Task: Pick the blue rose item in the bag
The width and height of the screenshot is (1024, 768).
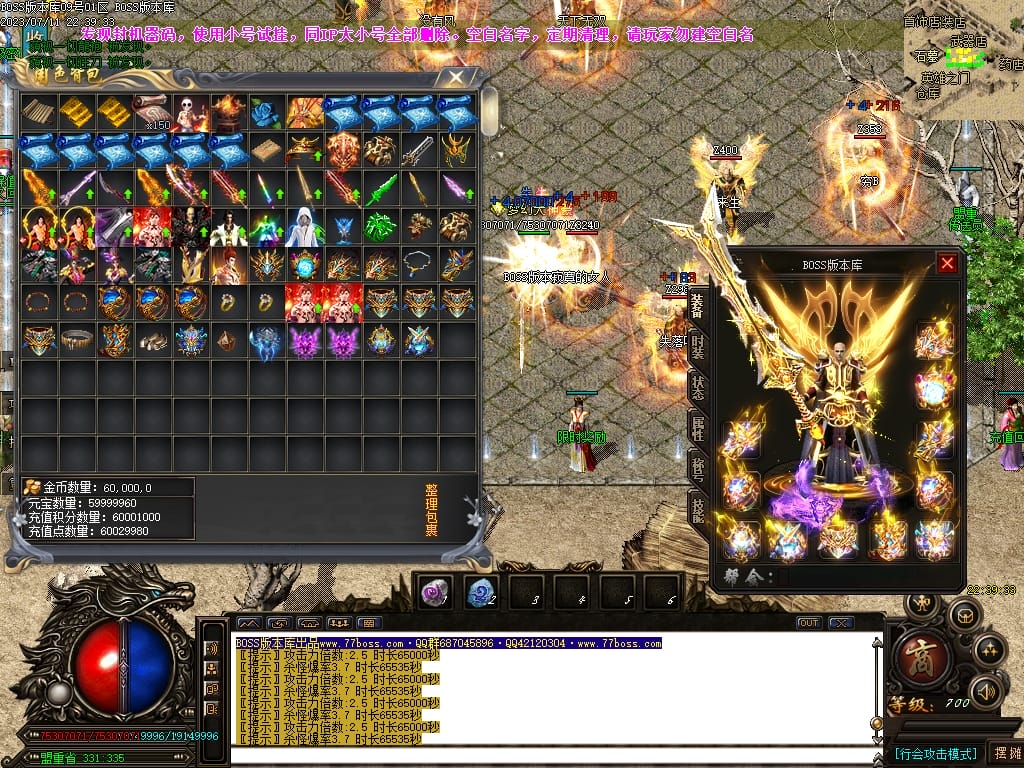Action: [267, 113]
